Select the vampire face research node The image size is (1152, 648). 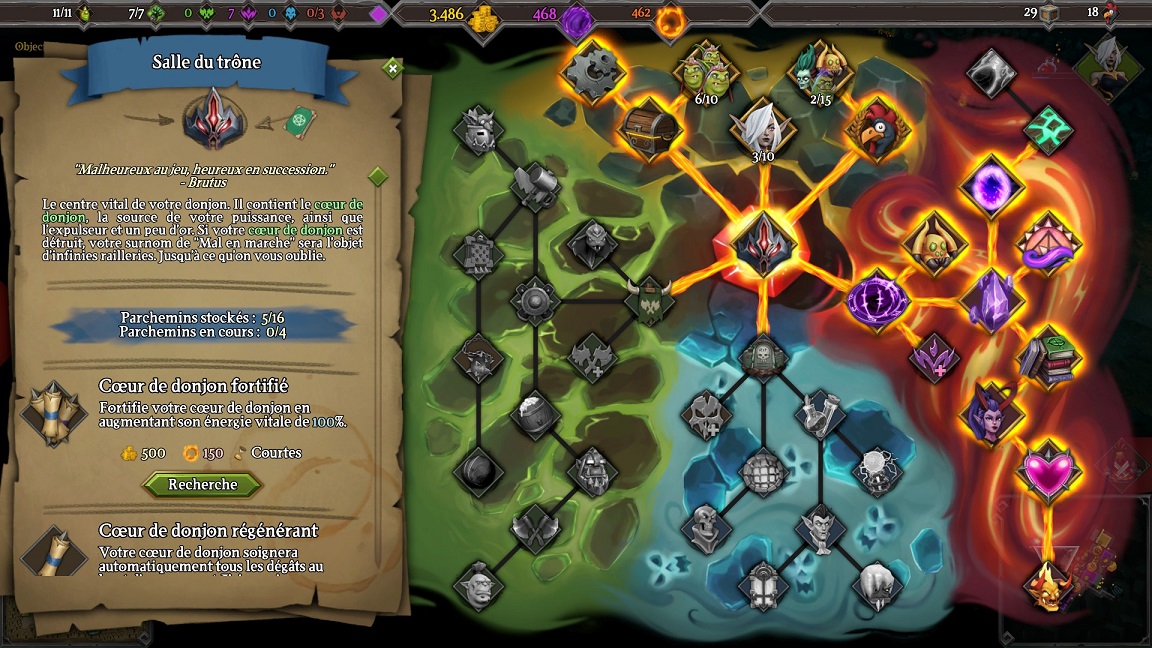[820, 527]
